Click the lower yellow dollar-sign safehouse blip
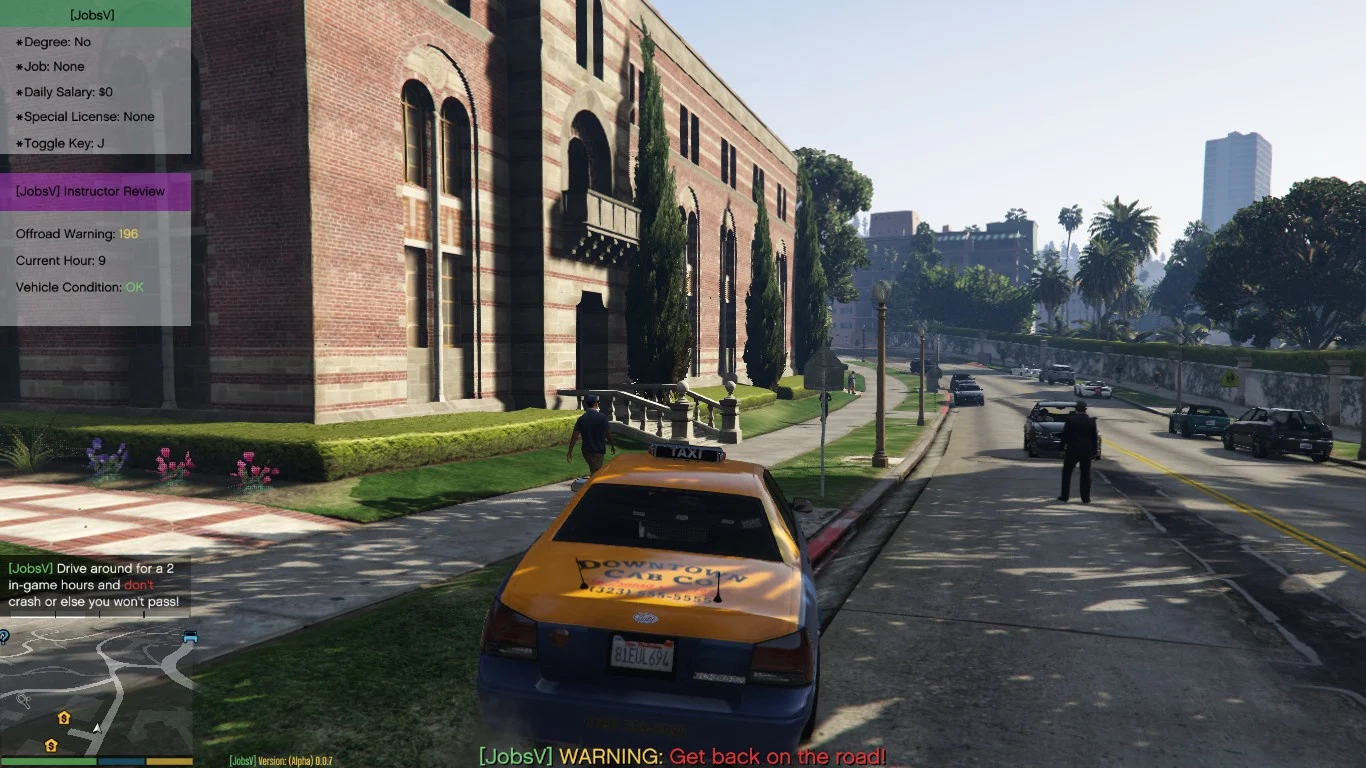The height and width of the screenshot is (768, 1366). coord(50,745)
